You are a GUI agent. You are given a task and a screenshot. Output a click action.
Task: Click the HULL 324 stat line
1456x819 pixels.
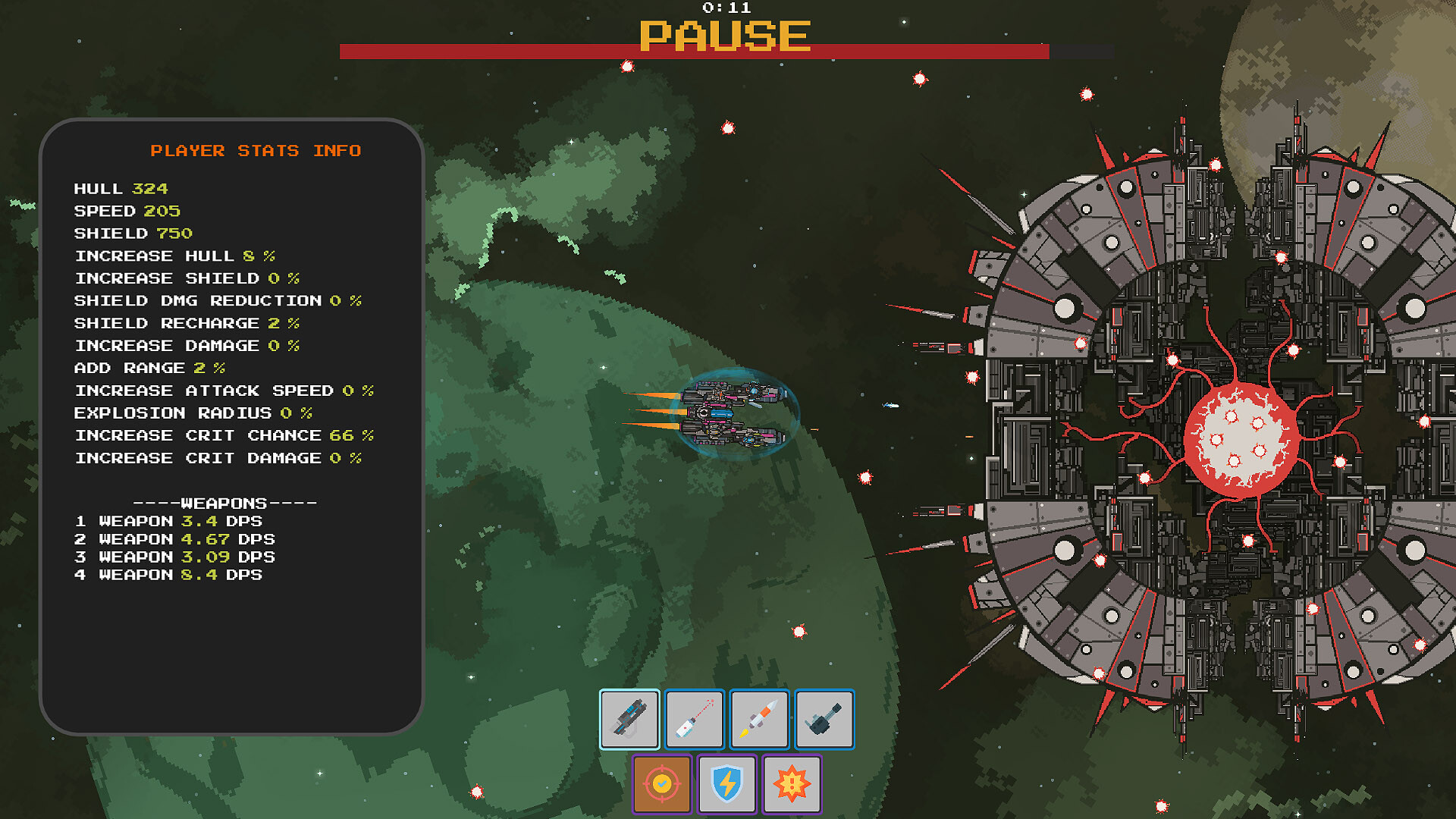(x=119, y=189)
